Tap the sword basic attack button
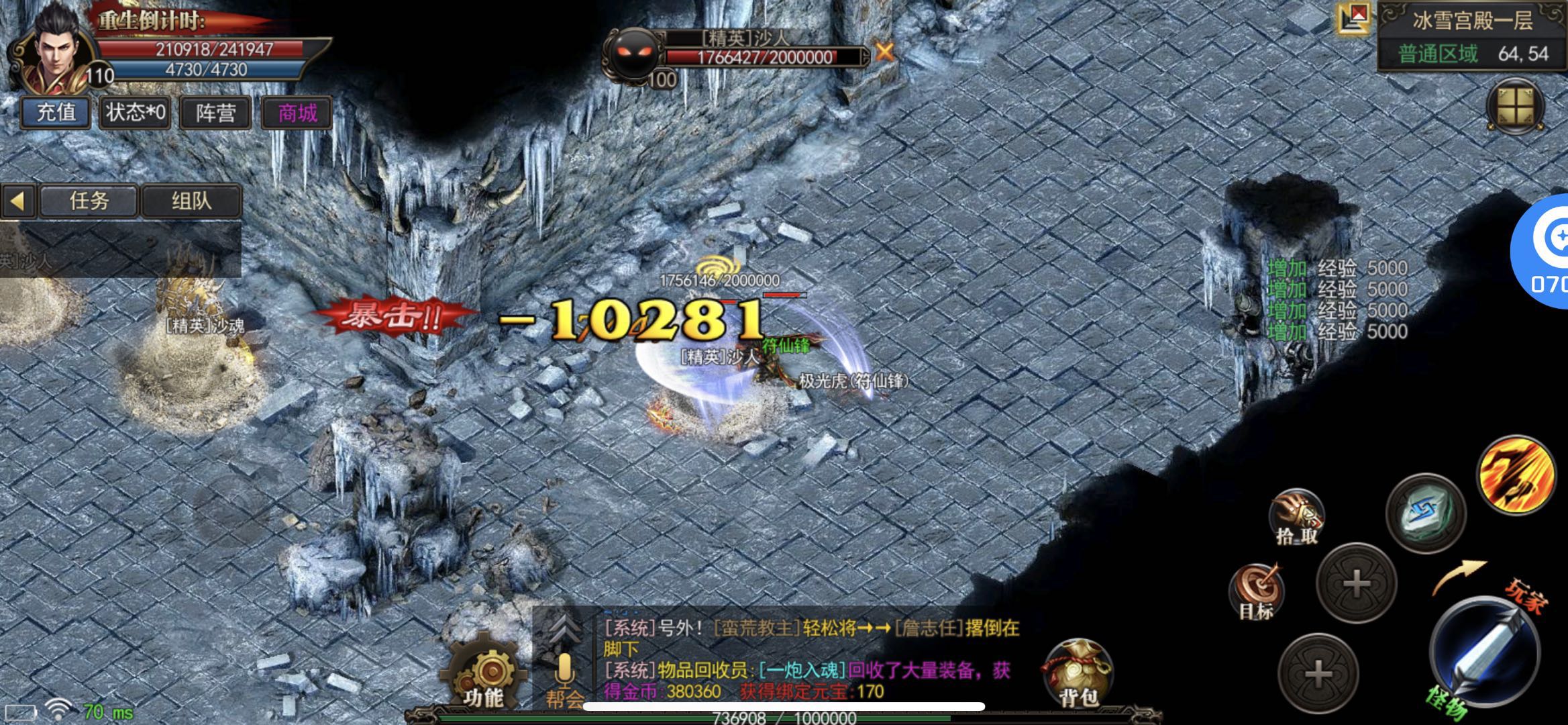This screenshot has height=725, width=1568. click(1486, 651)
